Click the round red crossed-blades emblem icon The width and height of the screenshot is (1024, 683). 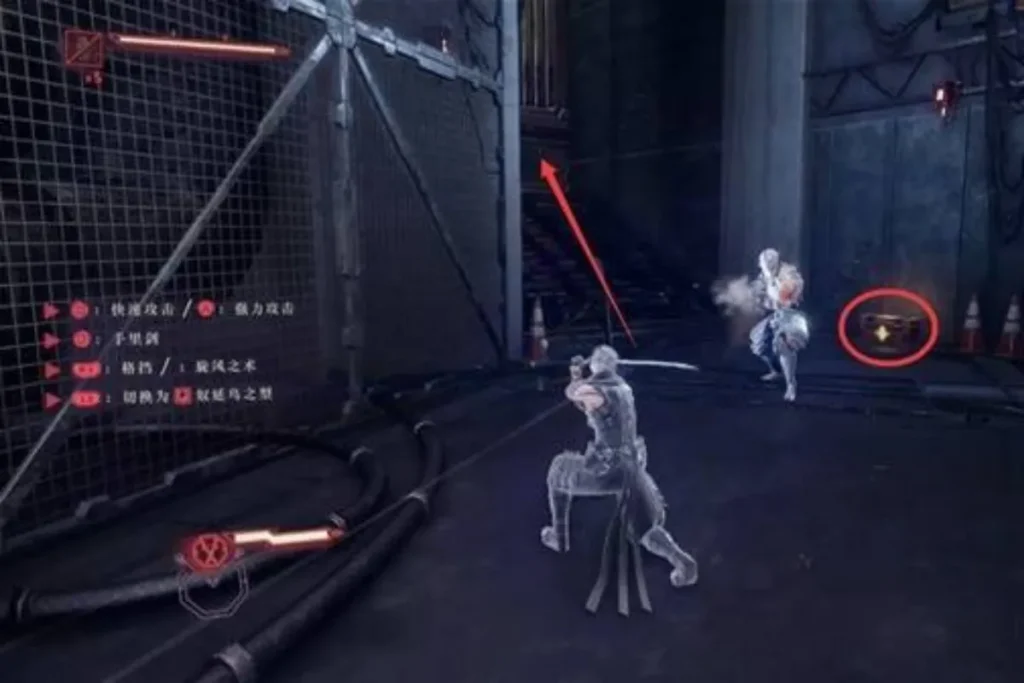208,548
